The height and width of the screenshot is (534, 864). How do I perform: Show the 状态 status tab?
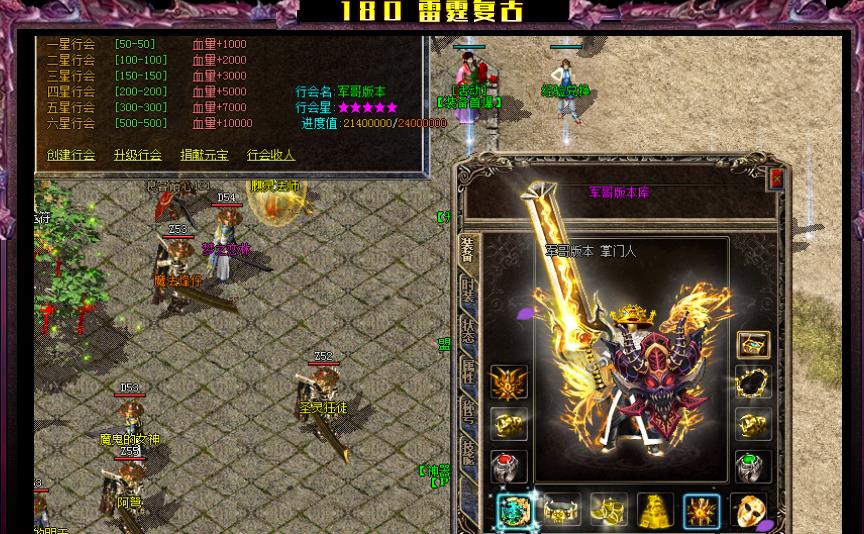tap(468, 329)
